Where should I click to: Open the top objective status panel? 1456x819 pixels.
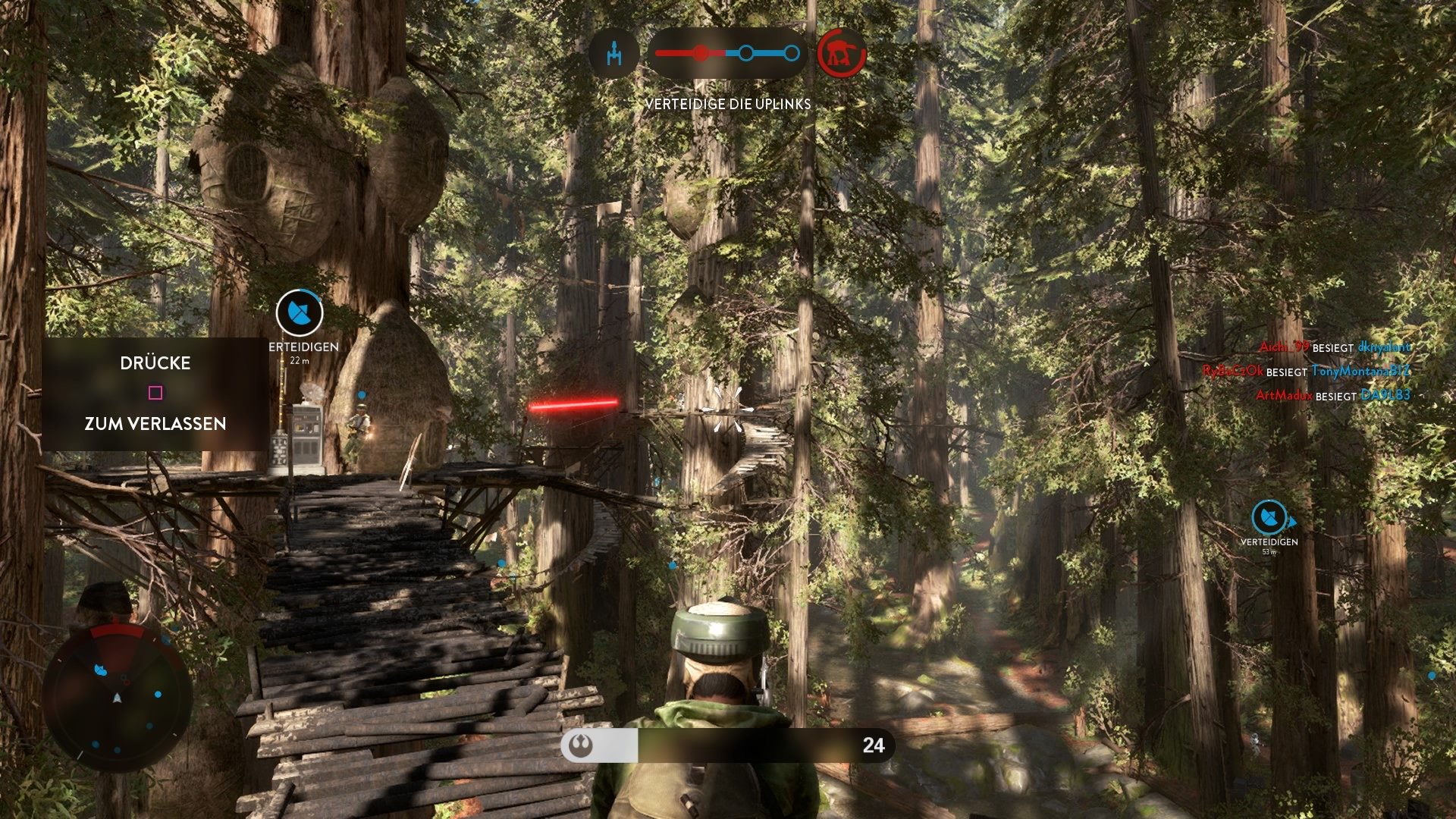pos(728,53)
